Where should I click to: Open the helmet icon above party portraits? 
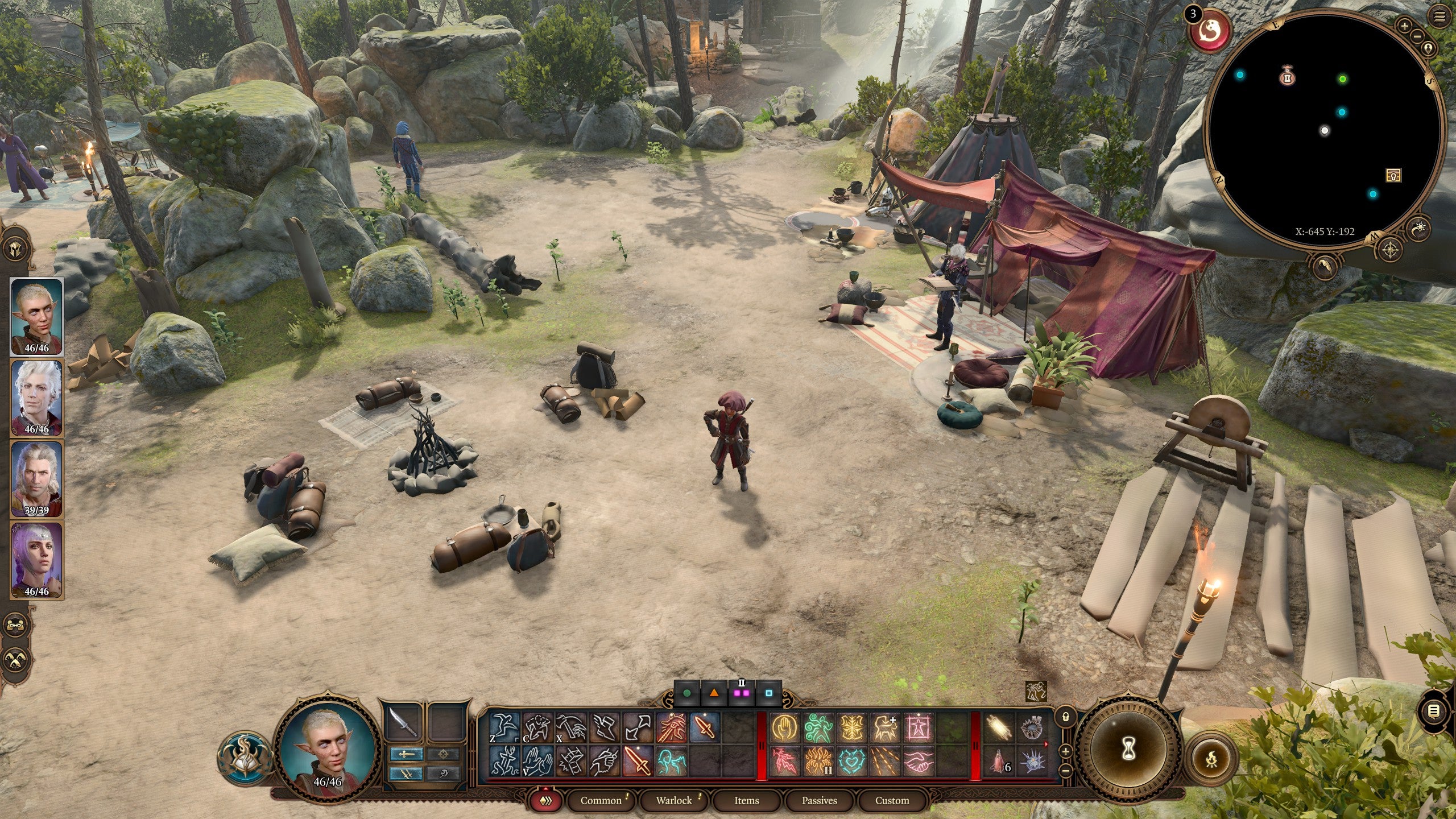click(15, 249)
